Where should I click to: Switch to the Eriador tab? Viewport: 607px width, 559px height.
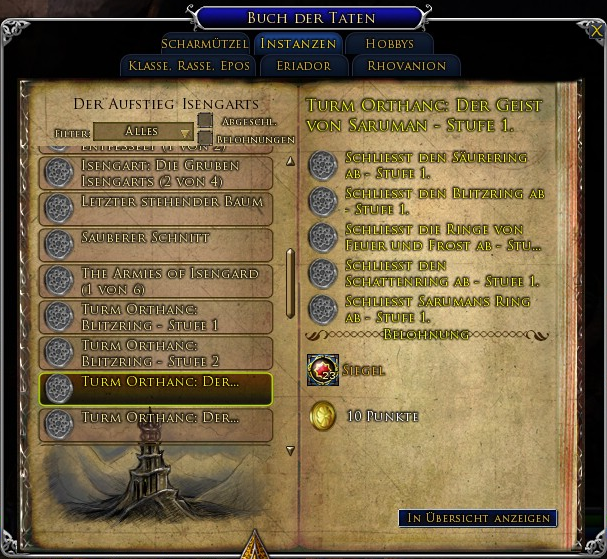click(x=300, y=66)
